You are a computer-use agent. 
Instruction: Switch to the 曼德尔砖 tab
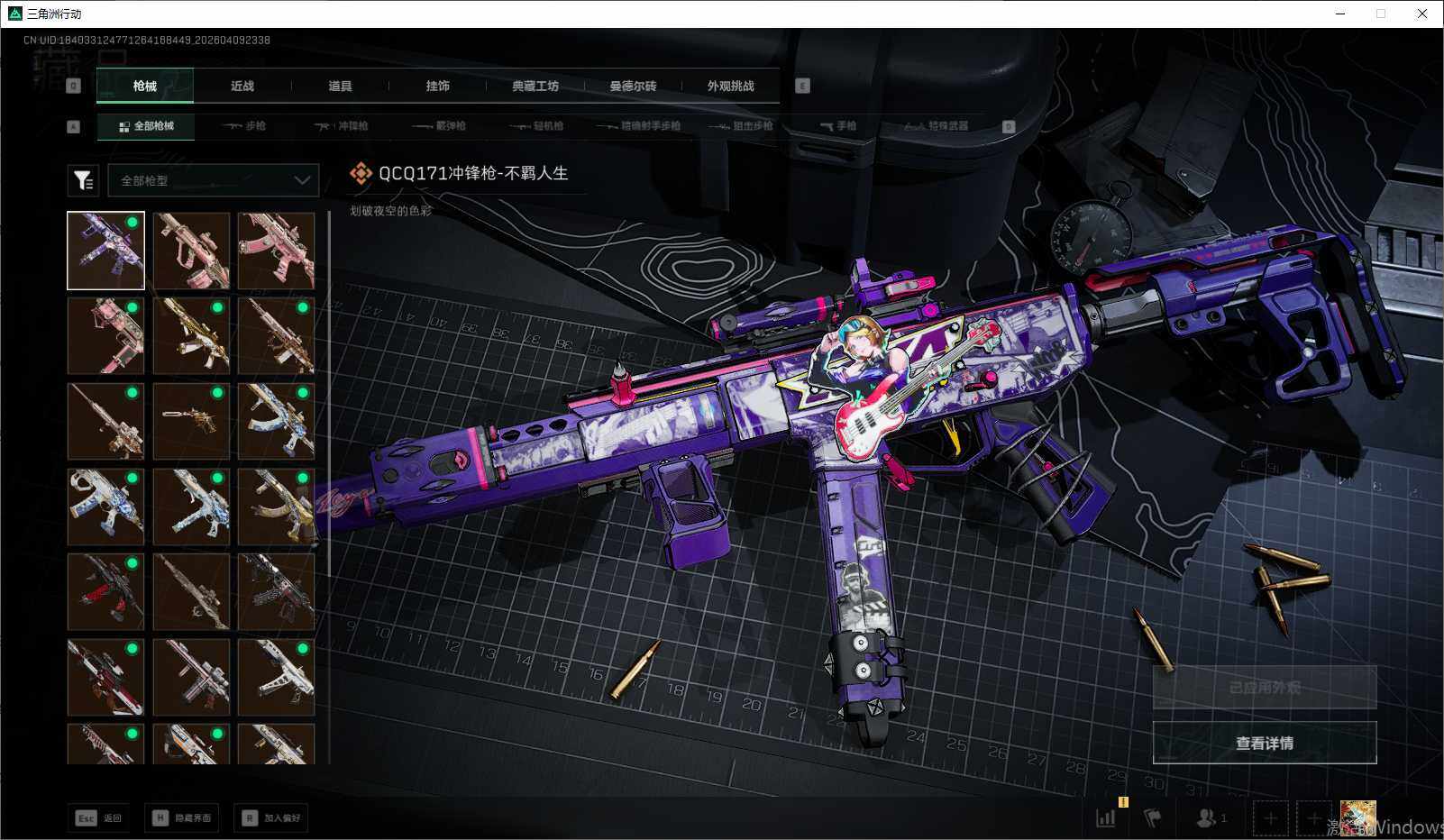[633, 87]
